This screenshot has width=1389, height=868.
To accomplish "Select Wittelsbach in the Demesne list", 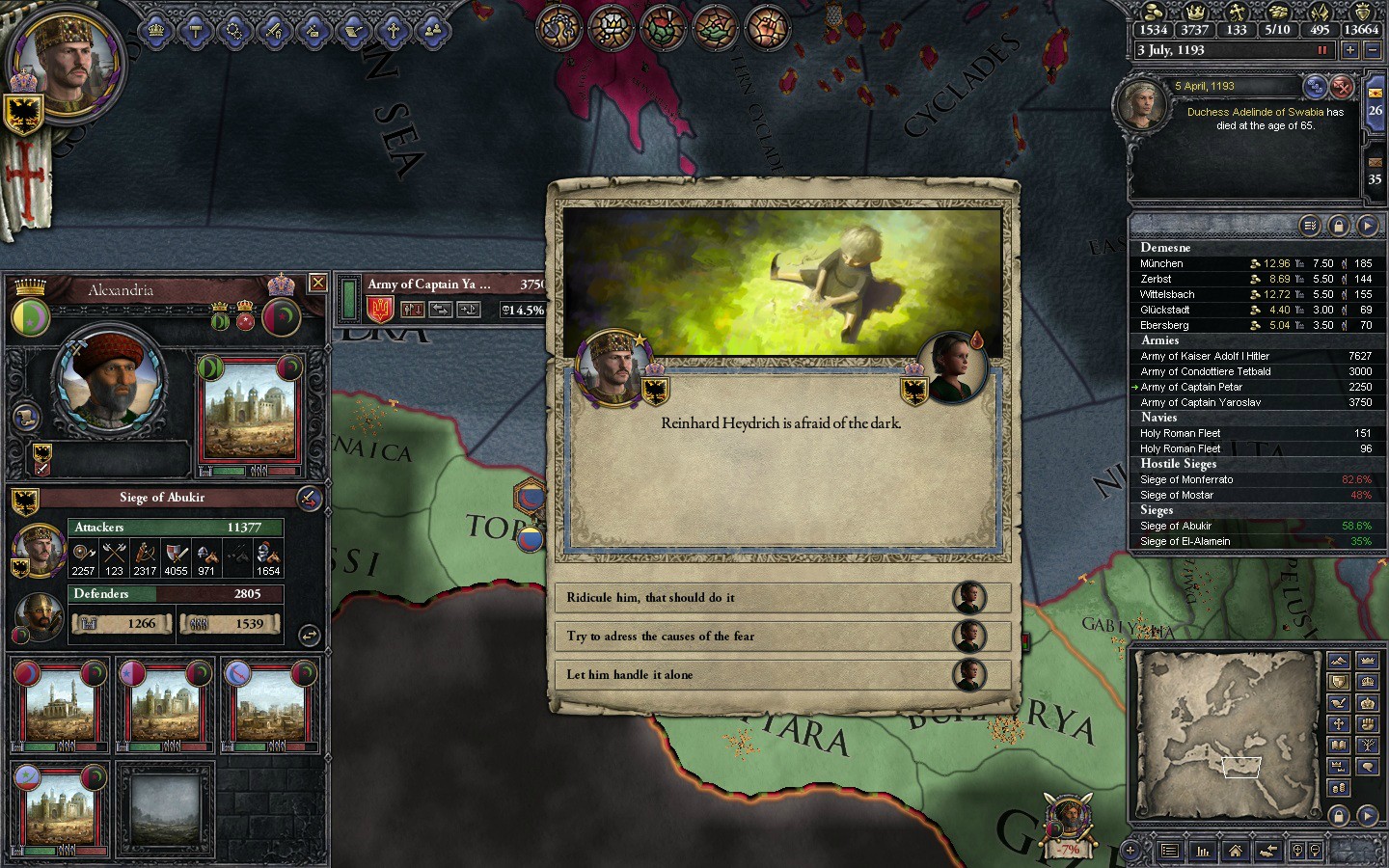I will coord(1167,294).
